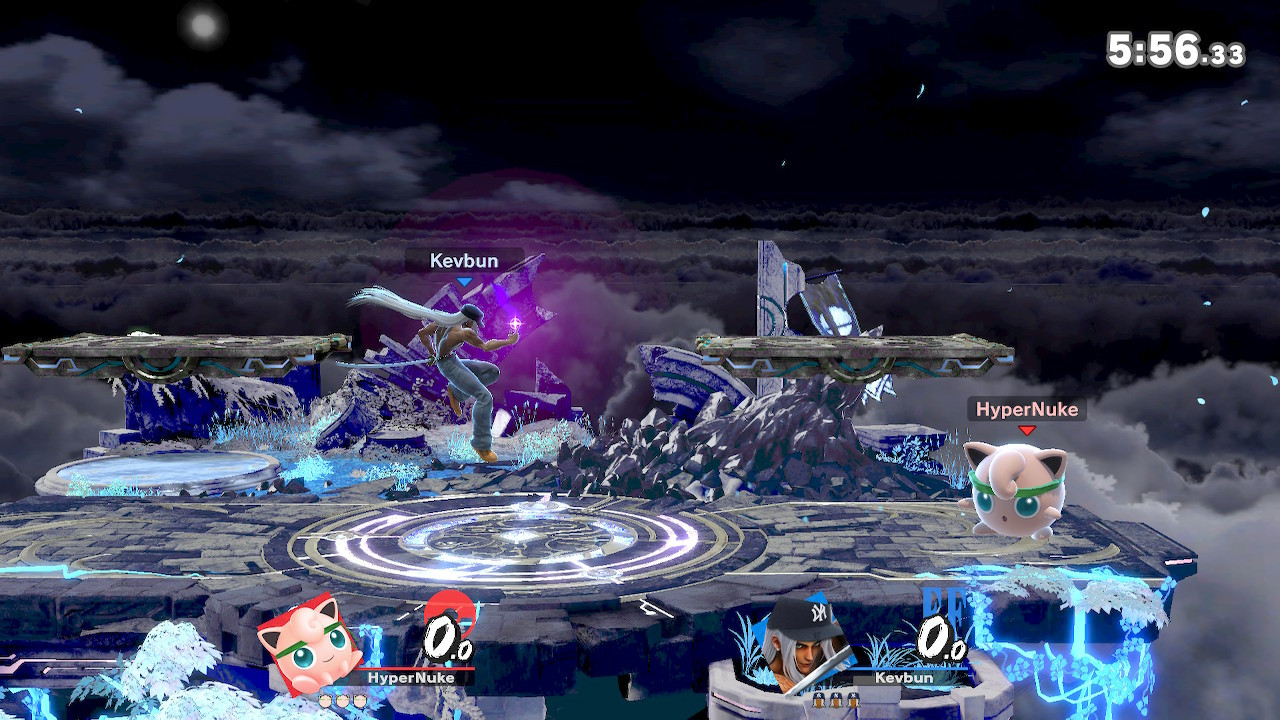The width and height of the screenshot is (1280, 720).
Task: Select the first Jigglypuff stock icon
Action: (324, 700)
